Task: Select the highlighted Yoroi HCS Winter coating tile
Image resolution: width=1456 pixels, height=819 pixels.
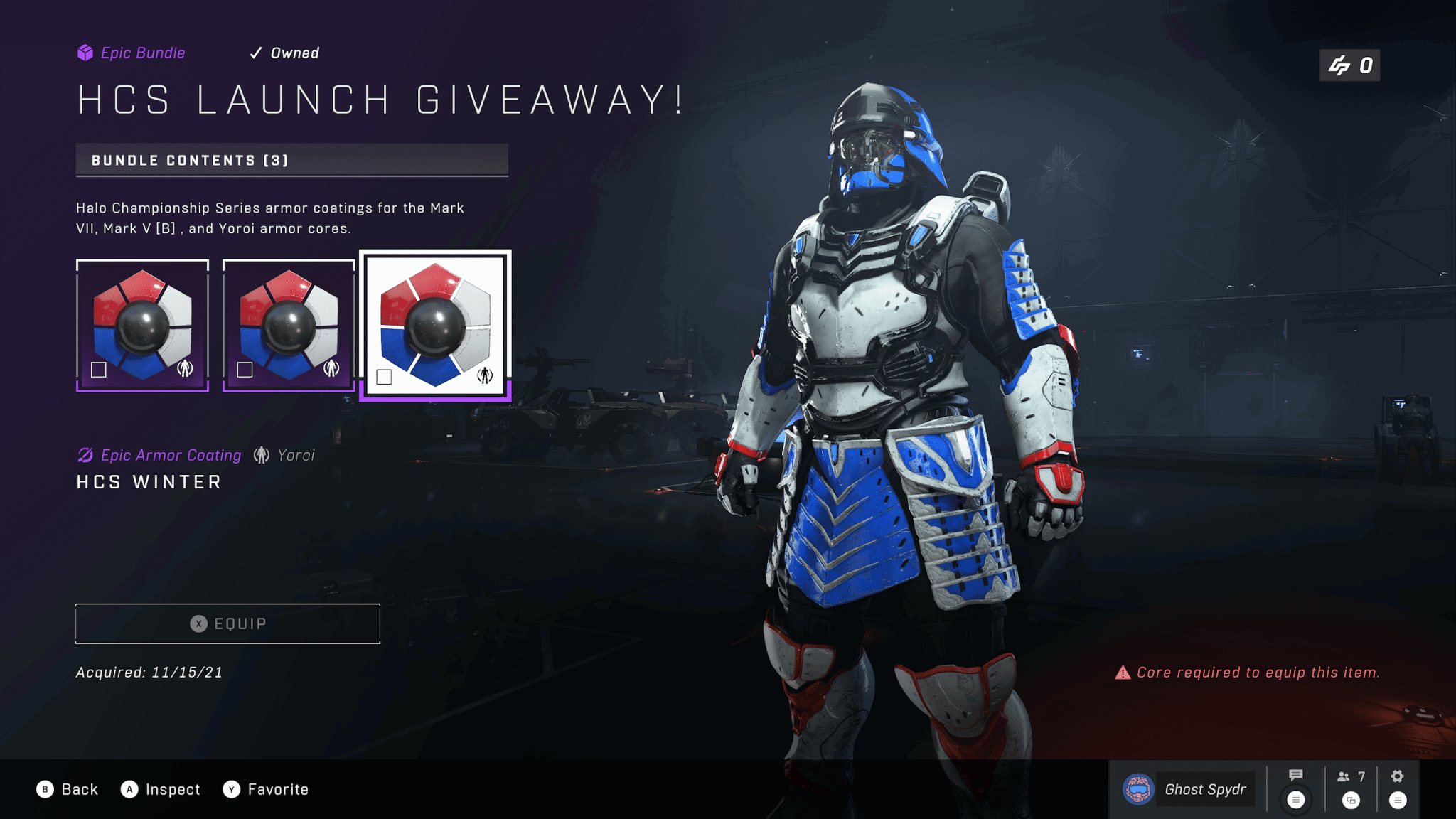Action: (435, 325)
